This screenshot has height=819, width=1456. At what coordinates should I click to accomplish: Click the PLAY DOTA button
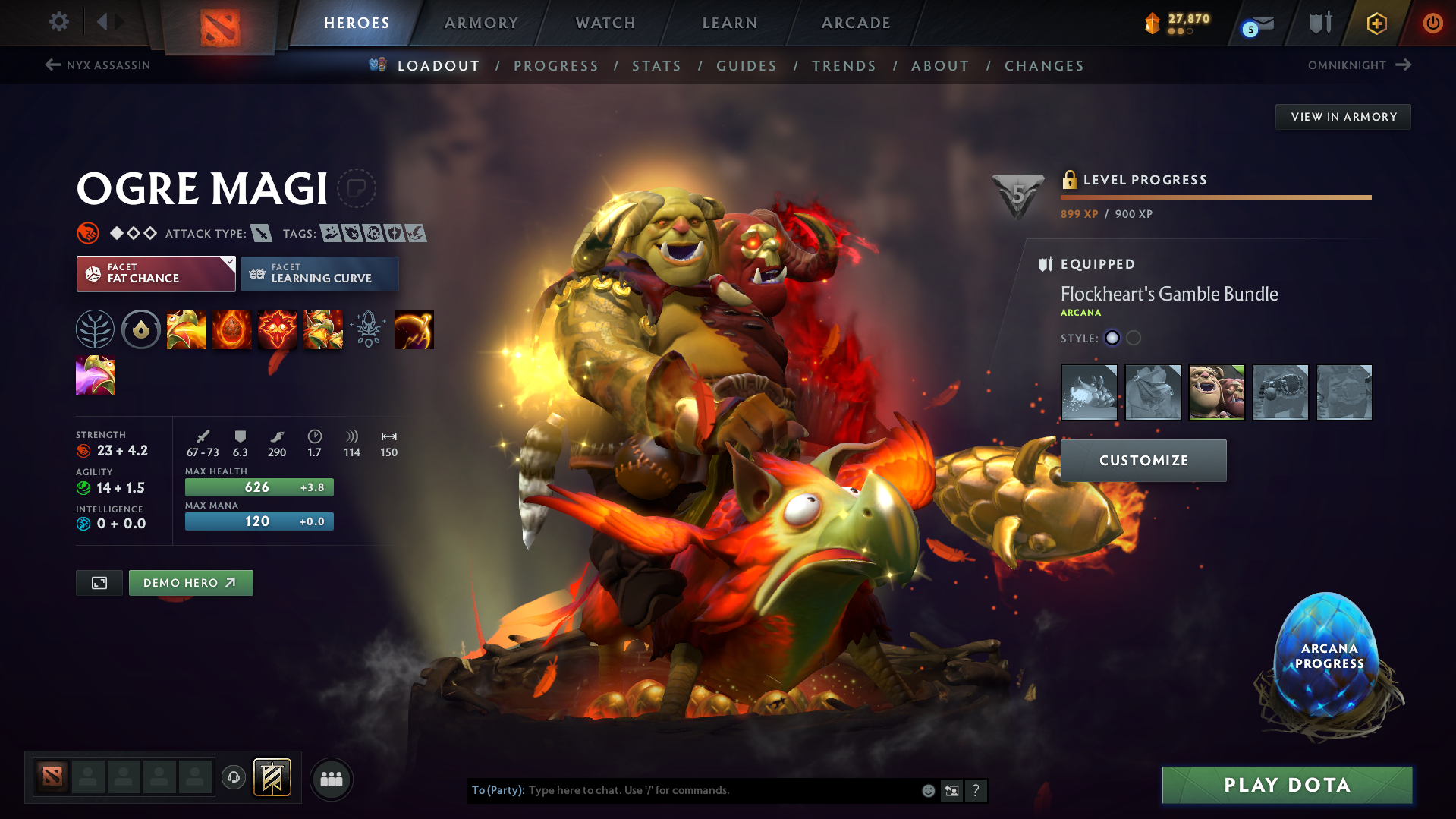[1285, 785]
